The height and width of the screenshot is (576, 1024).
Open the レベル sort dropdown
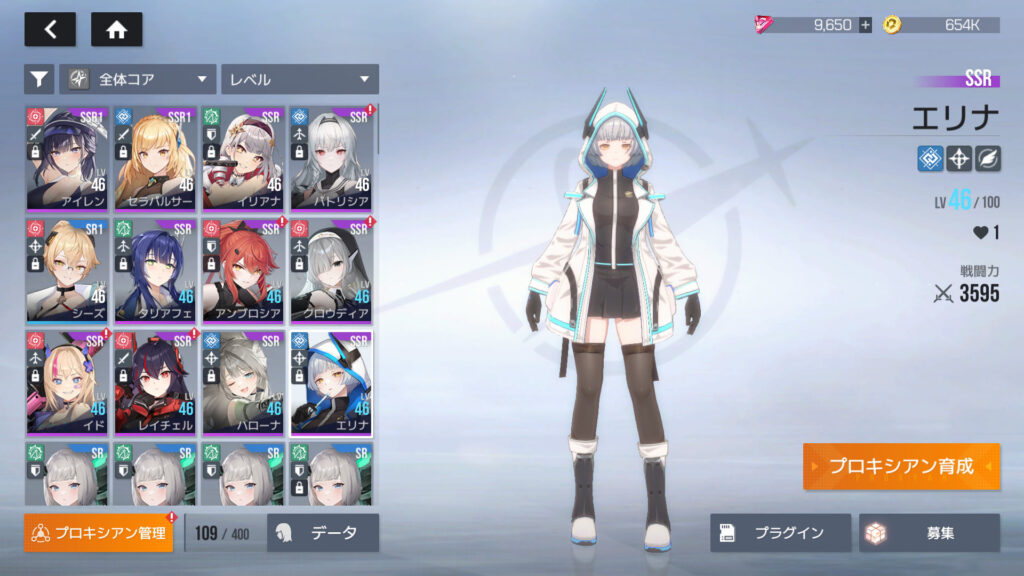[x=299, y=79]
